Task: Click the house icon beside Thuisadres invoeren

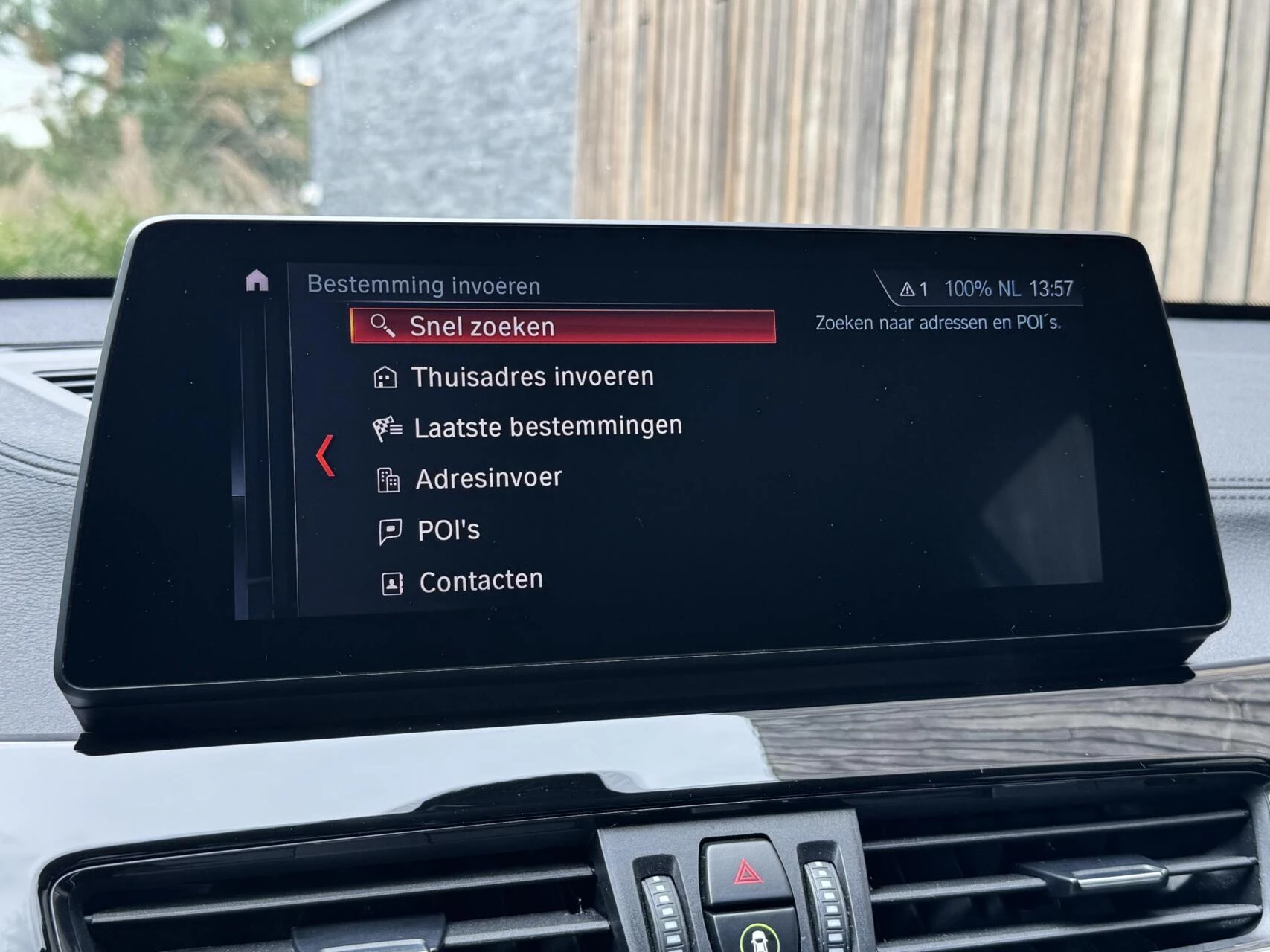Action: [386, 376]
